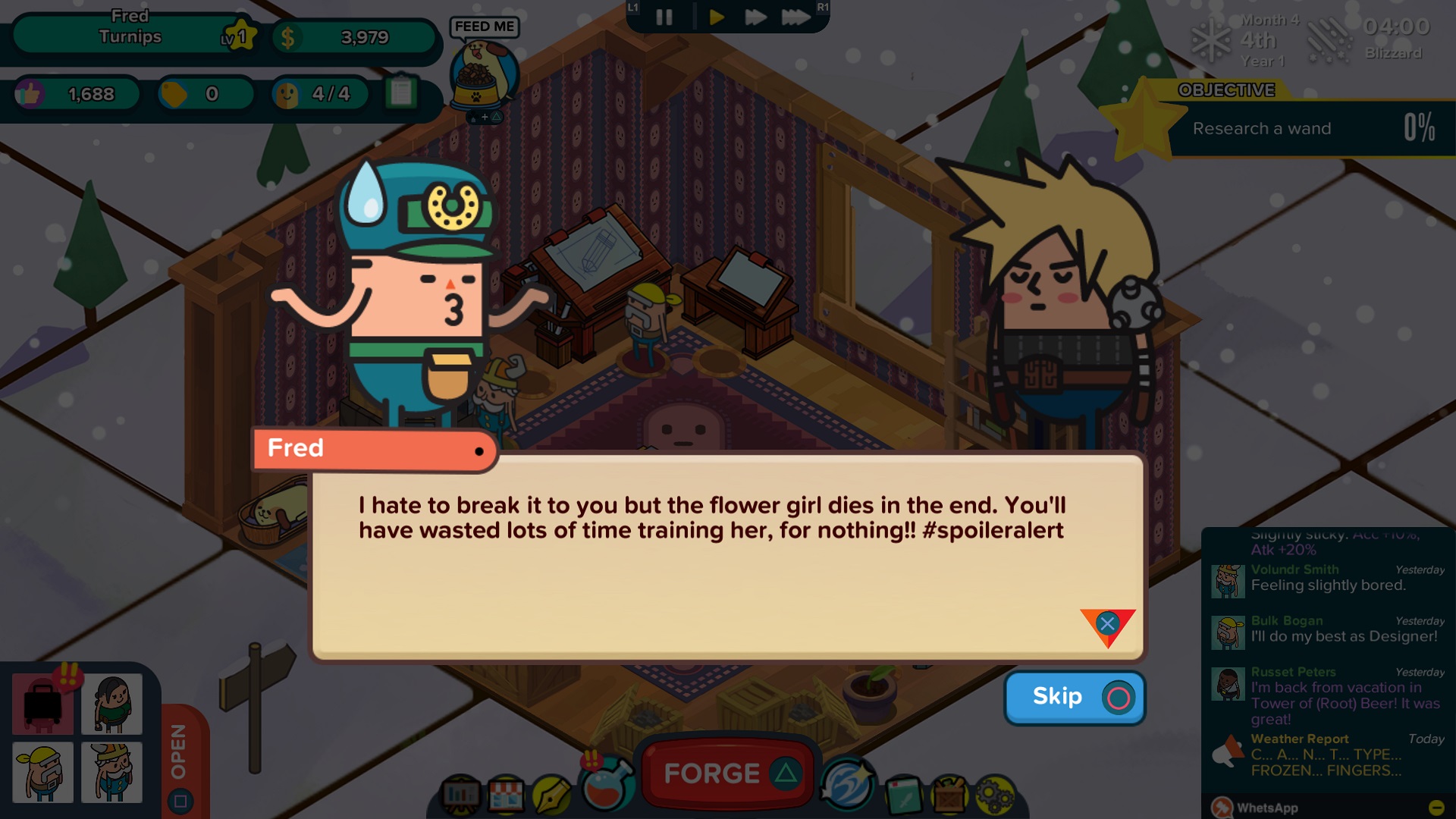This screenshot has width=1456, height=819.
Task: Open the fountain pen design icon
Action: point(551,795)
